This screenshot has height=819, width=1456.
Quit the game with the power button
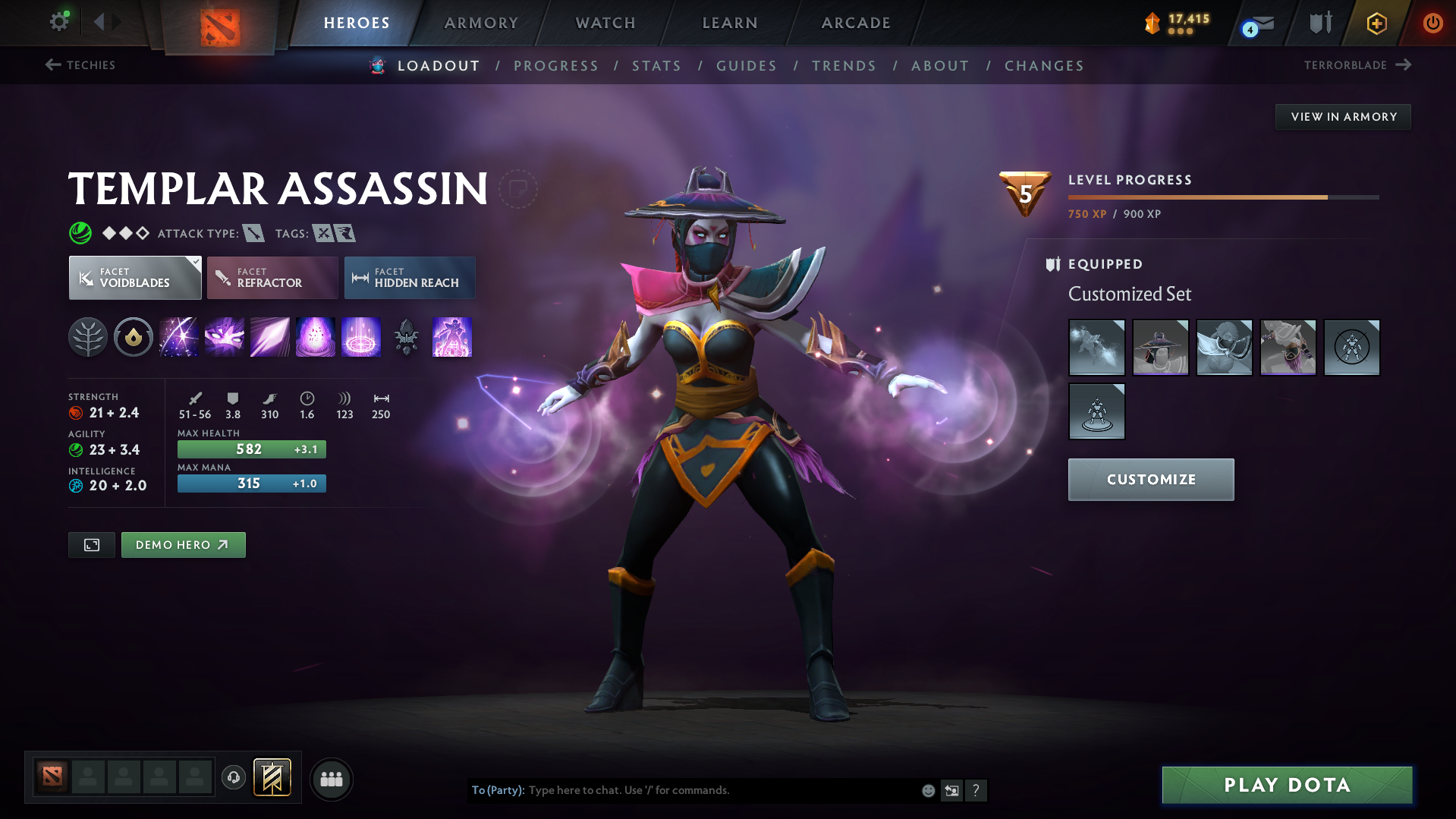1432,23
